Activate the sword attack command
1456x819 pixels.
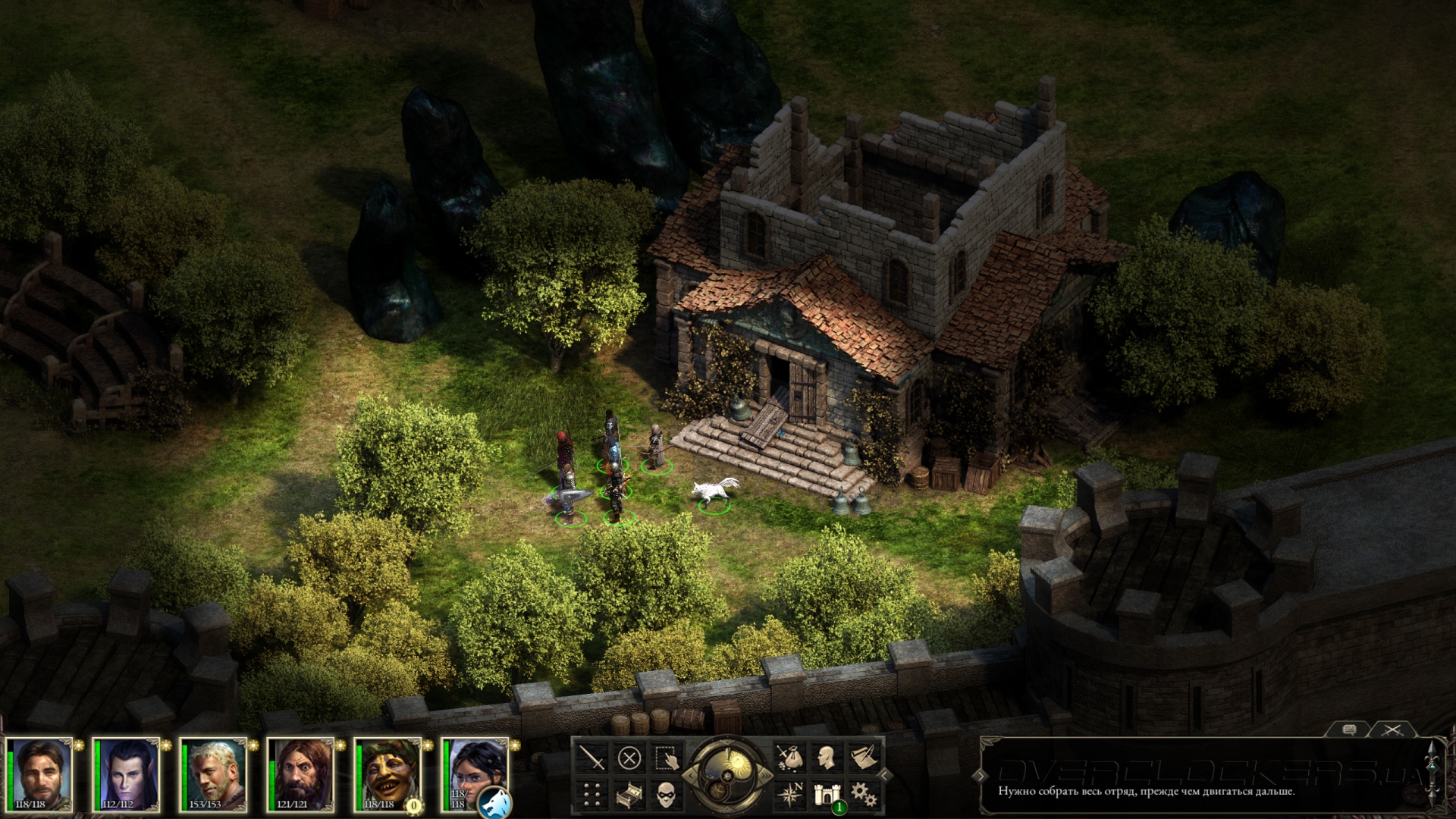click(x=591, y=758)
